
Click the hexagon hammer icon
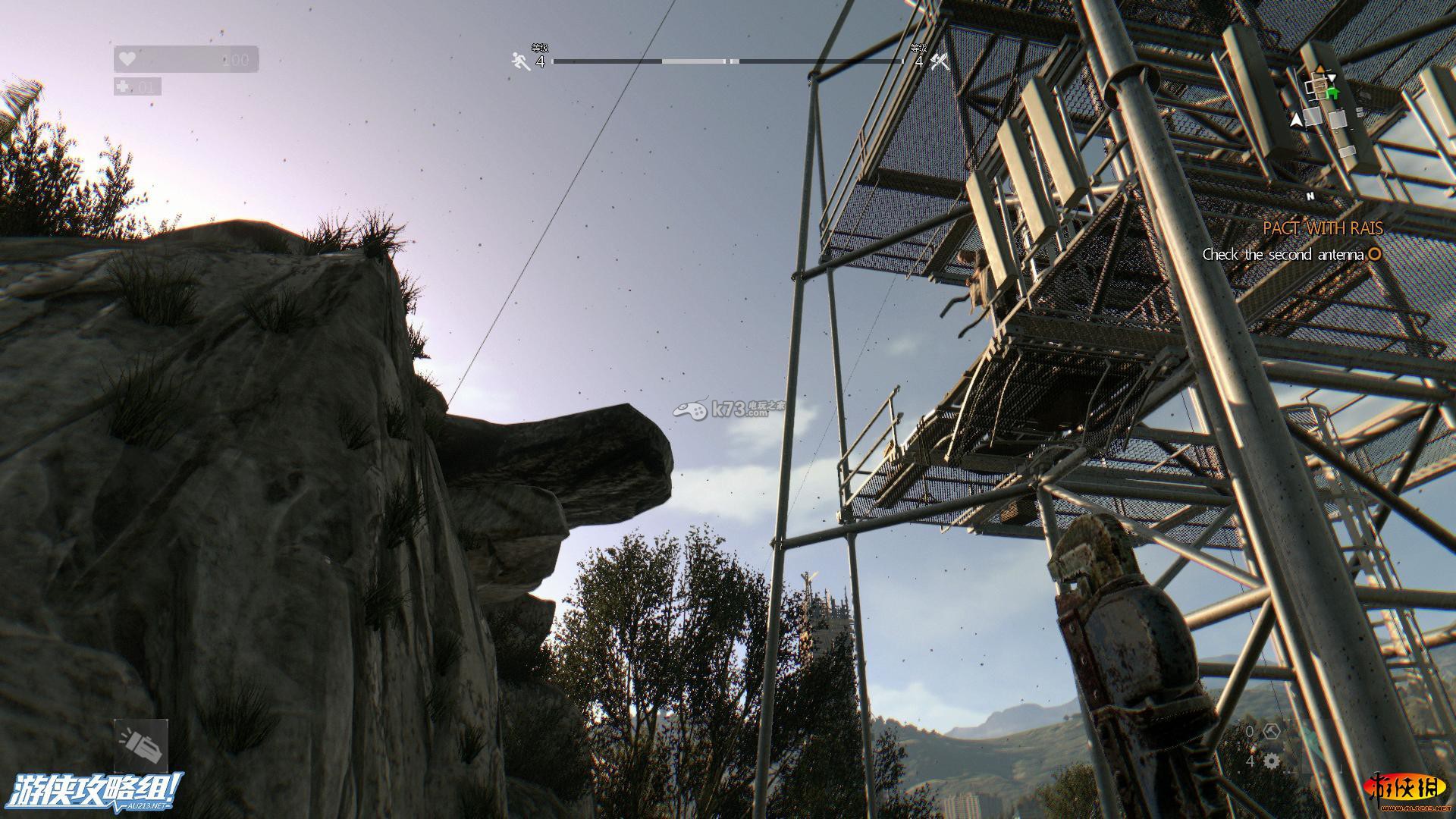[1272, 731]
